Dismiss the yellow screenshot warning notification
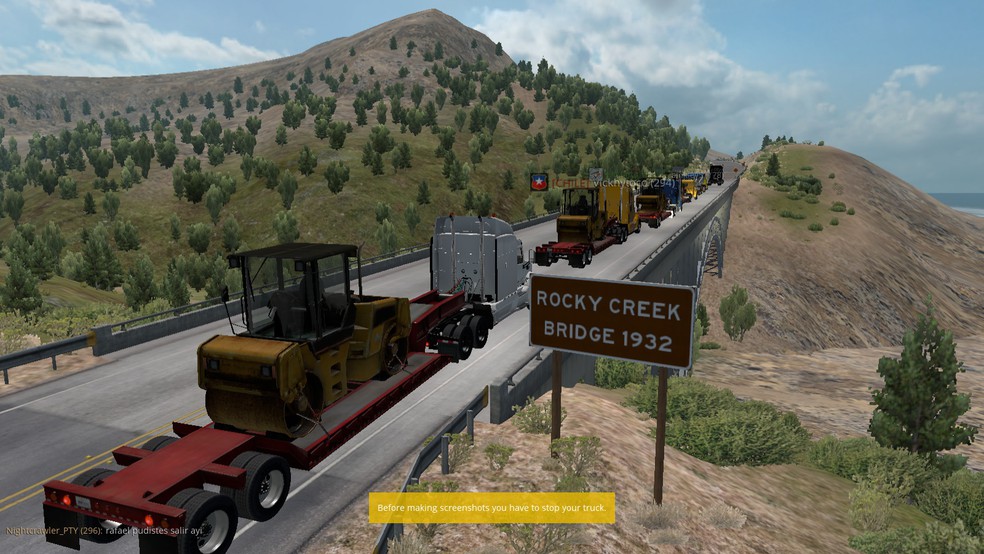984x554 pixels. point(491,508)
